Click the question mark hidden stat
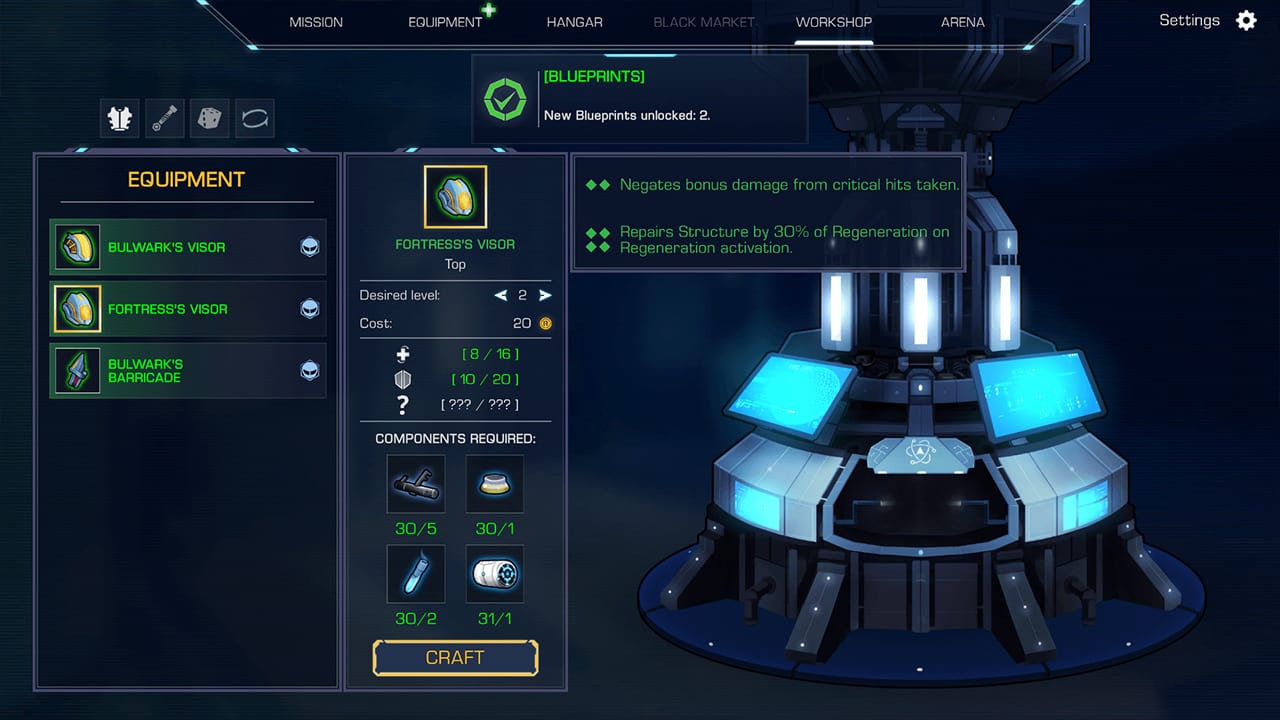Screen dimensions: 1280x720 click(403, 404)
